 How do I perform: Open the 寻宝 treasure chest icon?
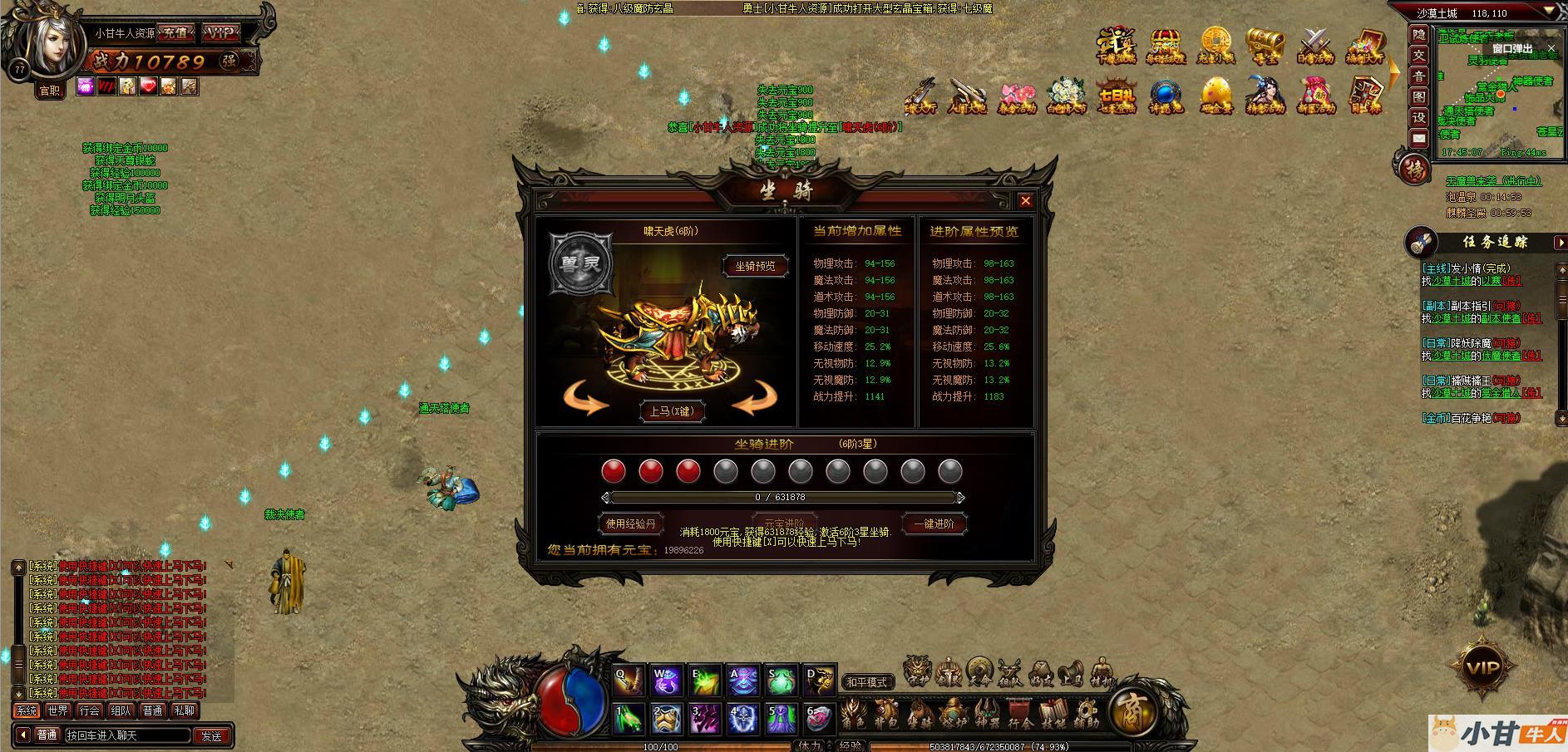pyautogui.click(x=1265, y=47)
